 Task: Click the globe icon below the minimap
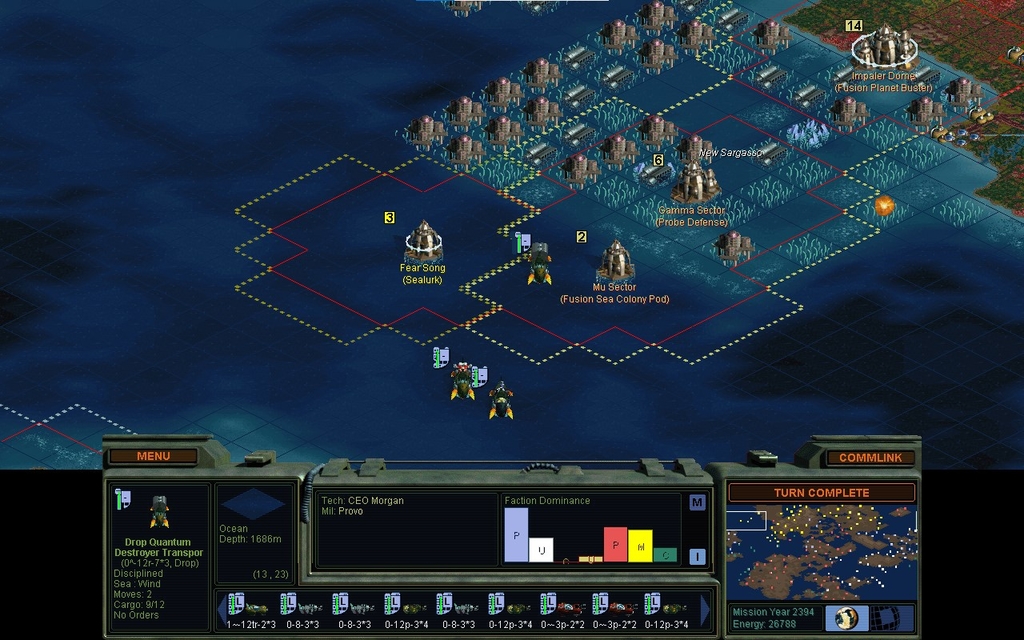coord(846,617)
